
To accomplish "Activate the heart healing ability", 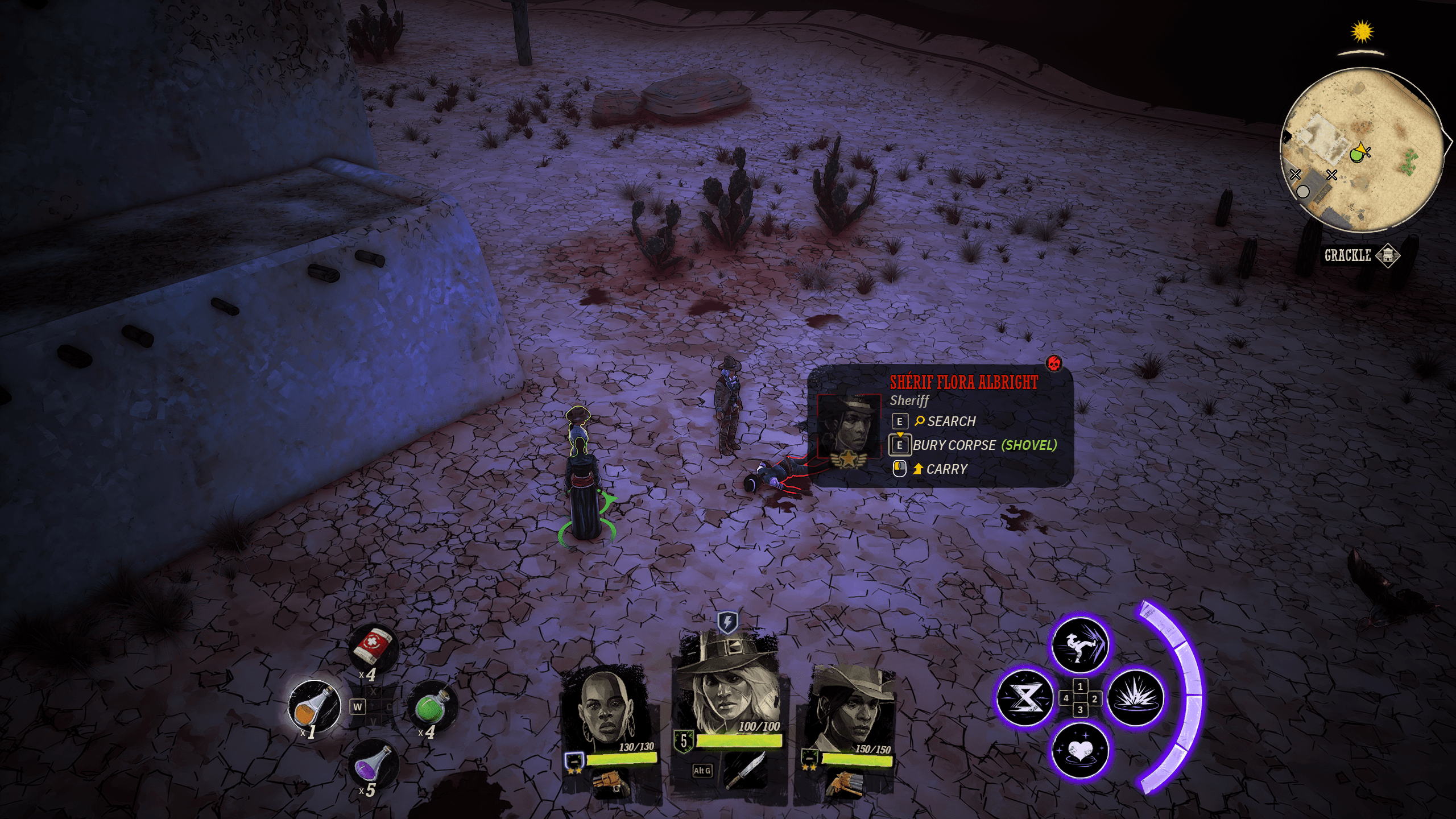I will [x=1080, y=751].
